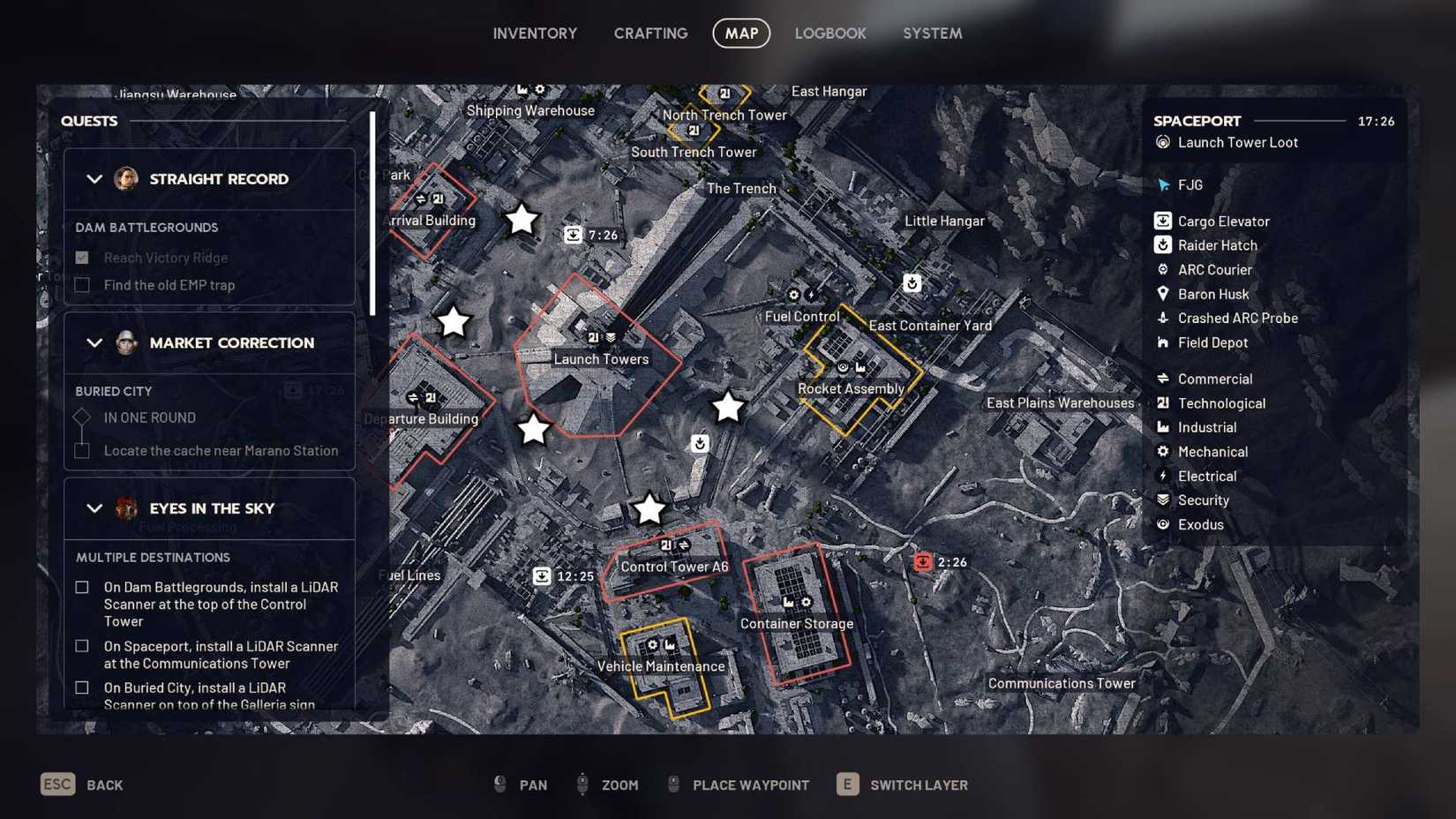Check the Find the old EMP trap objective
This screenshot has width=1456, height=819.
(82, 284)
